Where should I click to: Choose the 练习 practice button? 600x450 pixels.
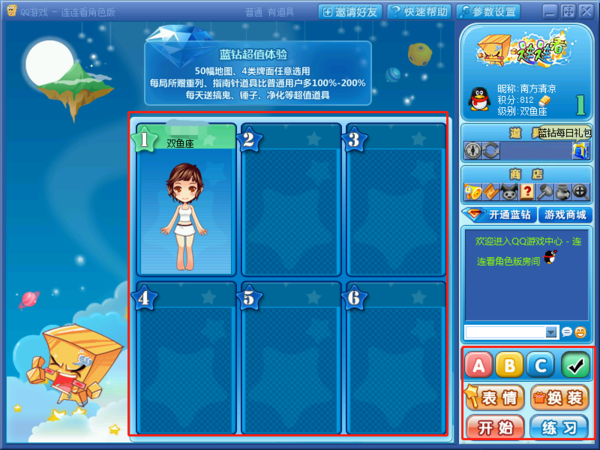coord(558,428)
